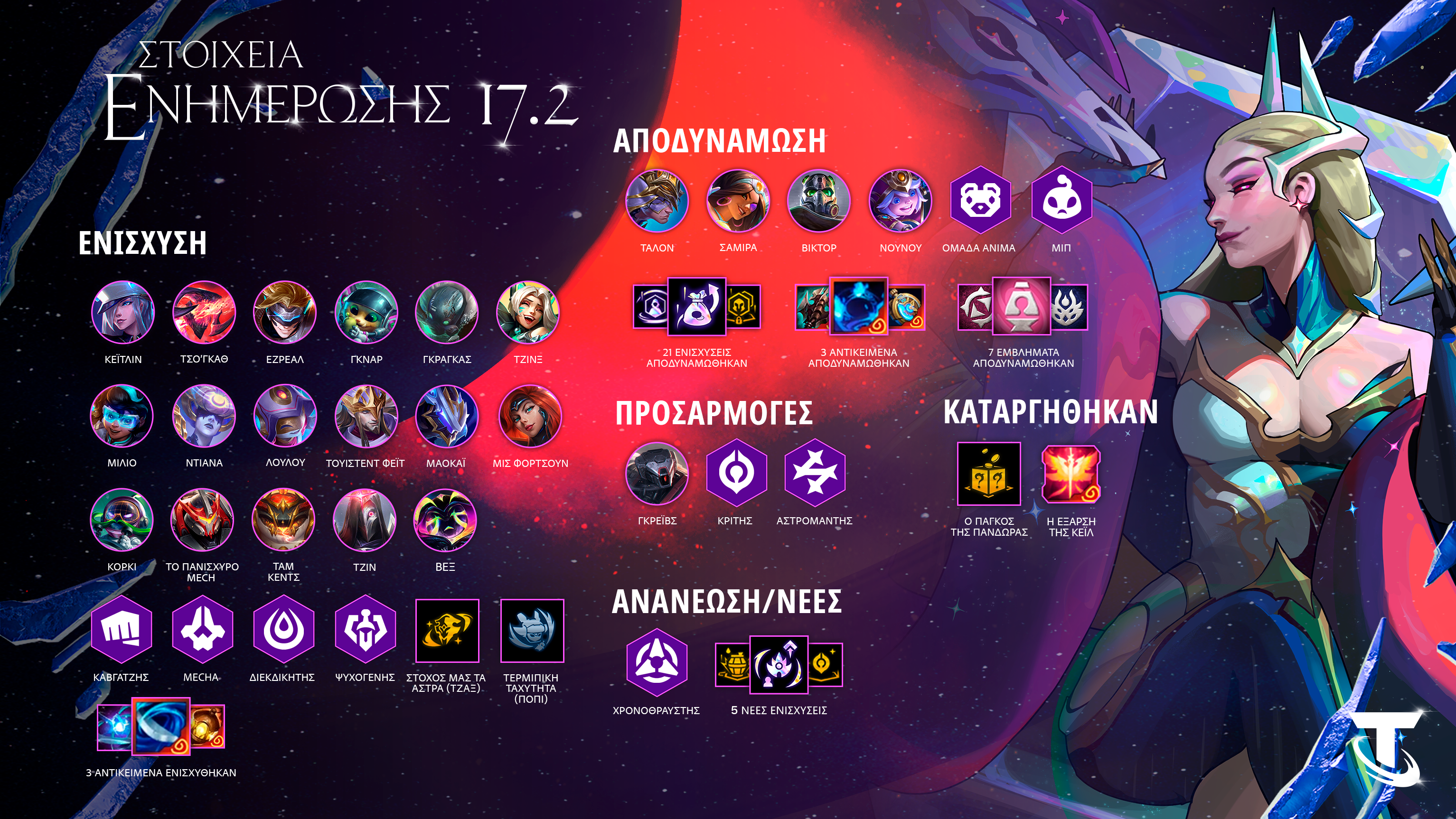1456x819 pixels.
Task: Click the ΒΕΞ champion portrait
Action: tap(445, 520)
